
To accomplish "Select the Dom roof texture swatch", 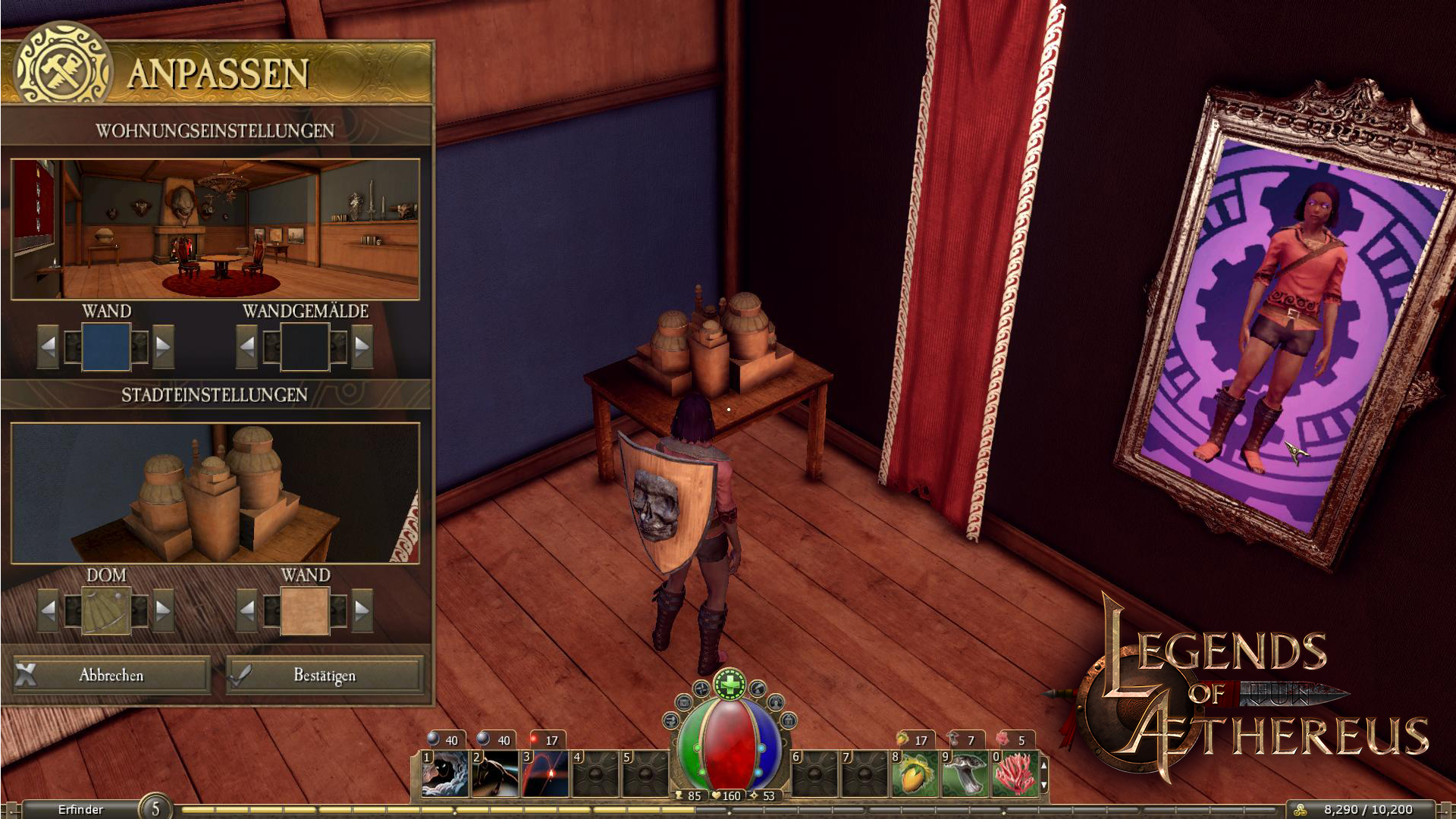I will tap(106, 610).
